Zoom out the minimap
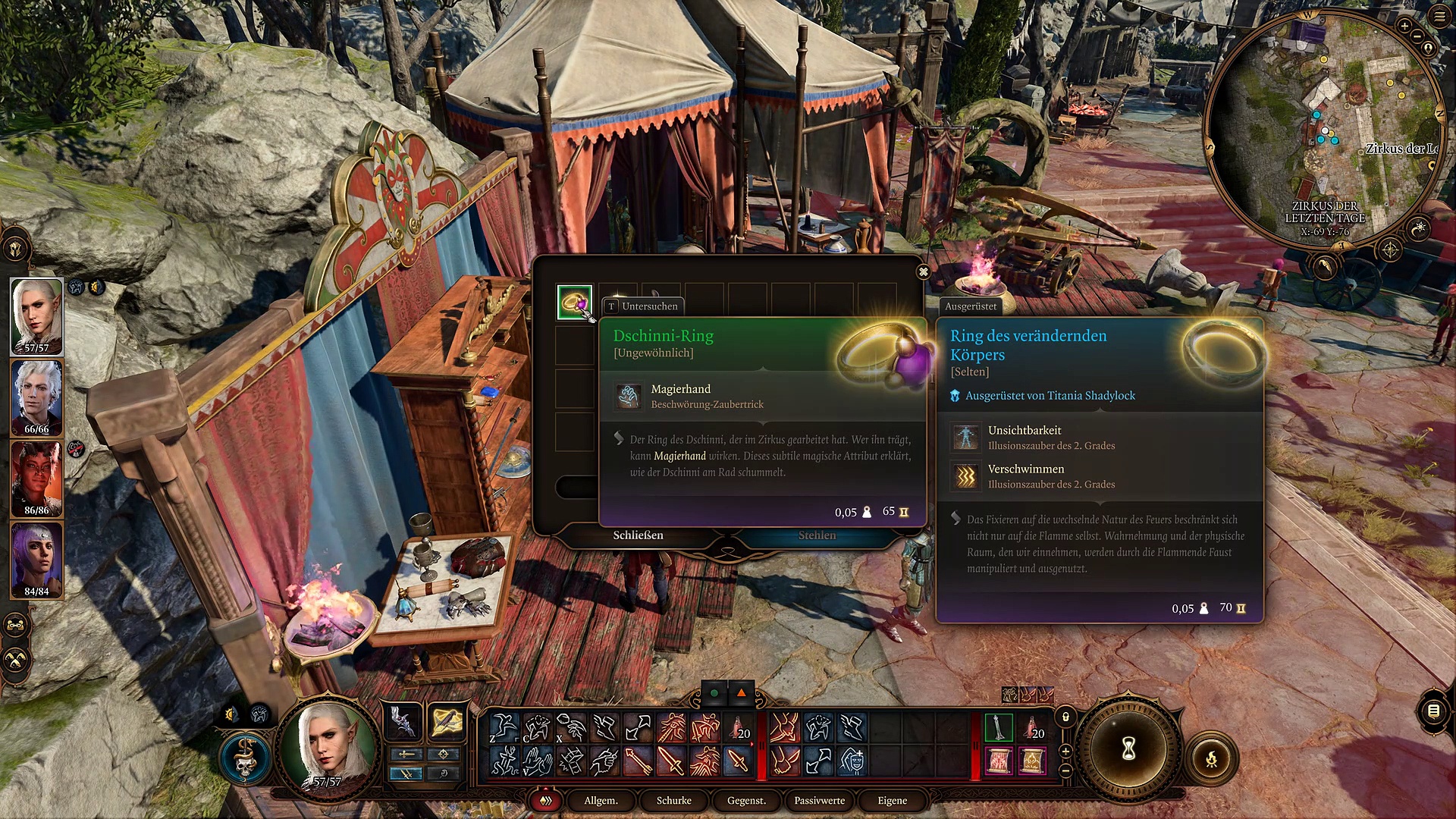 tap(1417, 36)
